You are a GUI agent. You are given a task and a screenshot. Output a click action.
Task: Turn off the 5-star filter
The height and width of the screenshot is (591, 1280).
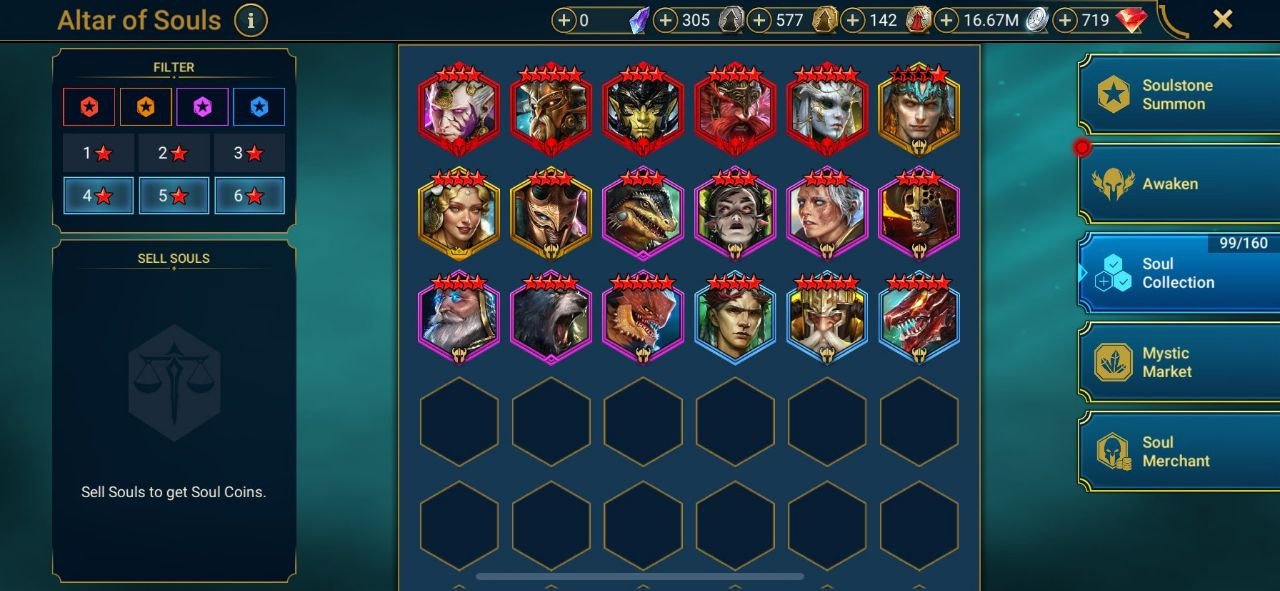173,196
